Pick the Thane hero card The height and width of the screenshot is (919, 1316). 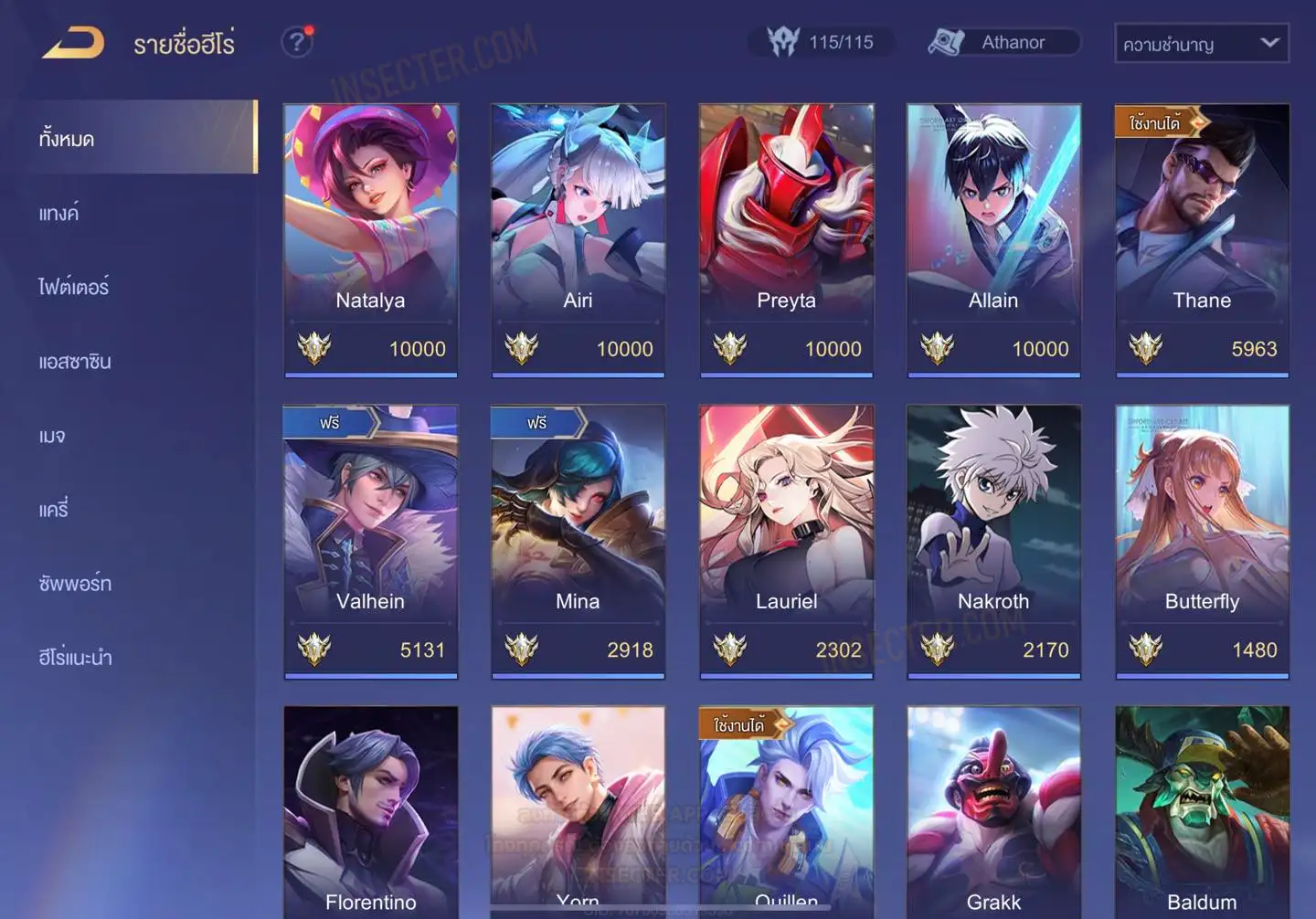coord(1202,239)
